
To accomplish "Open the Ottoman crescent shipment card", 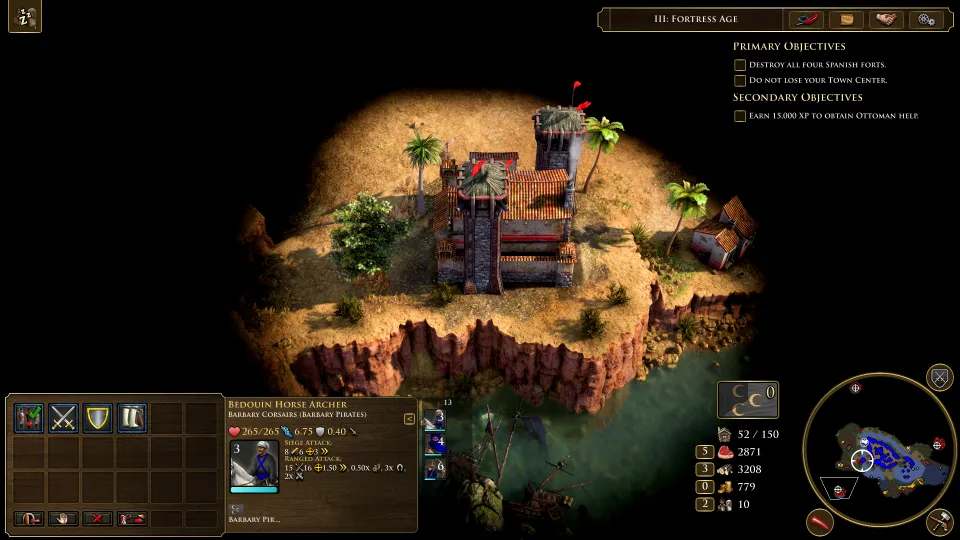I will (x=748, y=400).
